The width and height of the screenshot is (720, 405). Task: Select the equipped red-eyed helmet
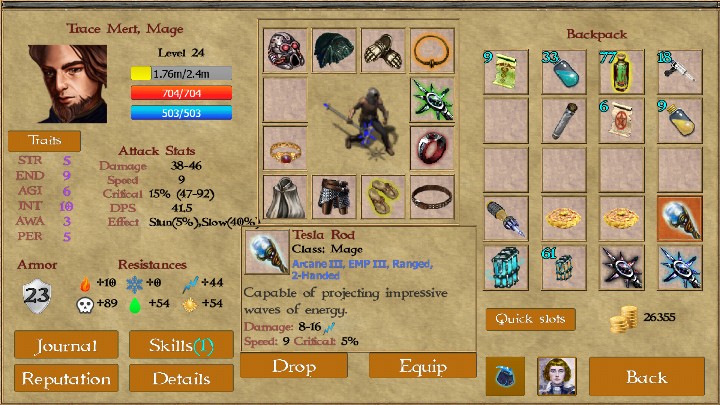[x=285, y=50]
